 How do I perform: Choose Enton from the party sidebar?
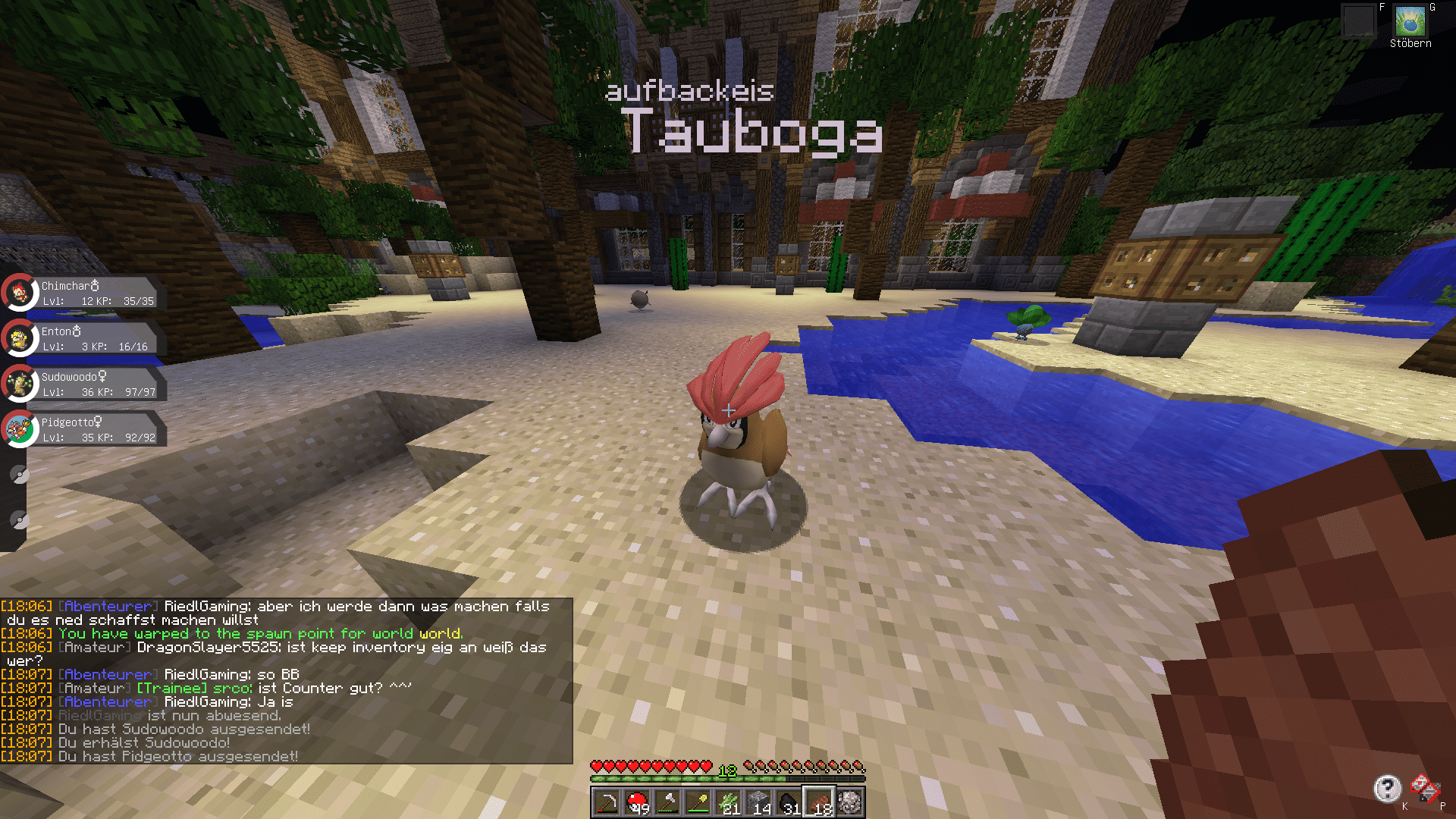[x=82, y=339]
